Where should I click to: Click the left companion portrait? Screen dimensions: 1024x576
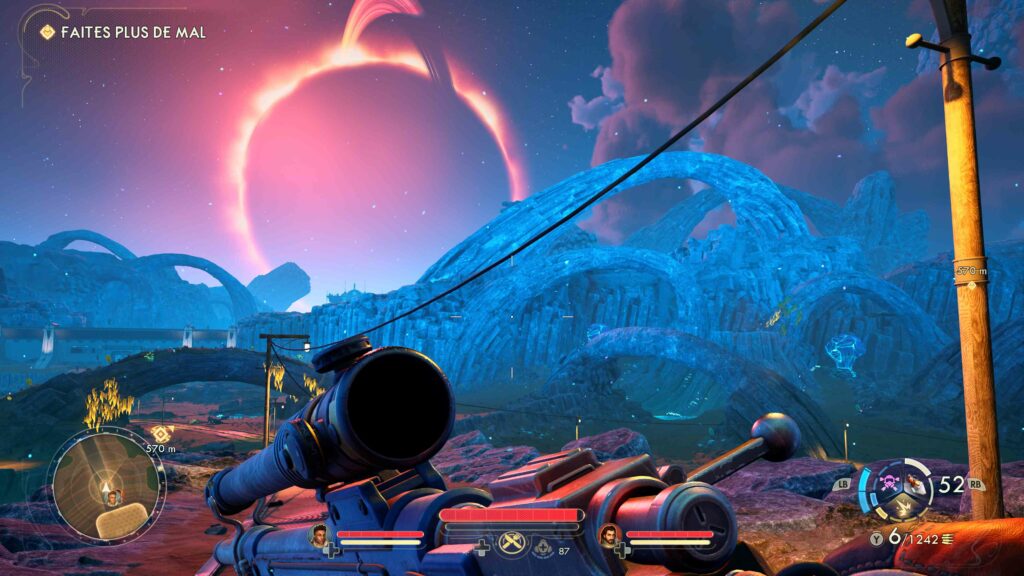click(320, 535)
